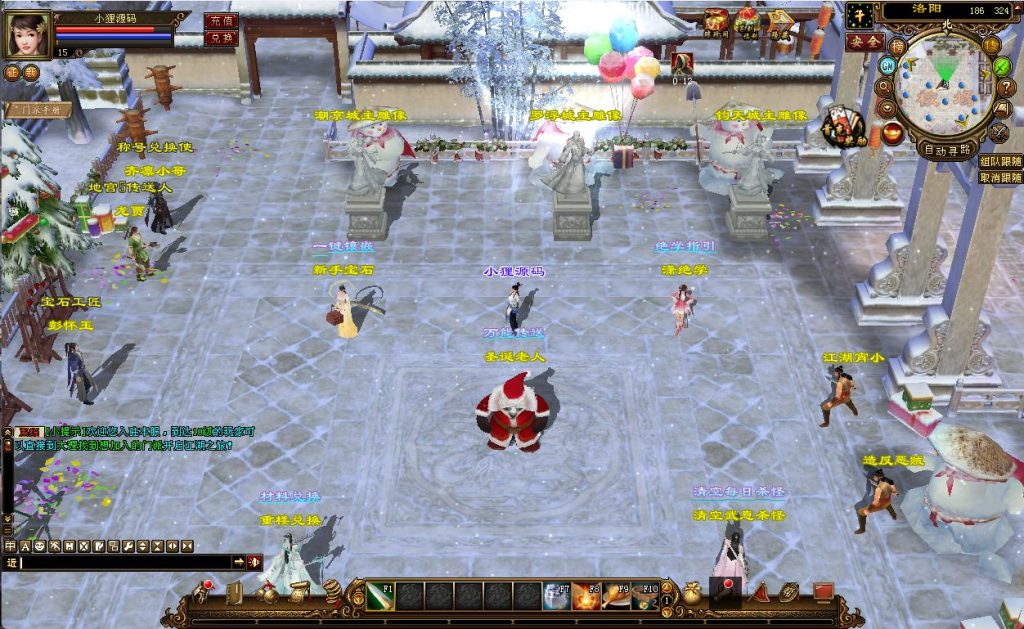Open the 门派手册 sect handbook banner
This screenshot has height=629, width=1024.
click(x=38, y=110)
